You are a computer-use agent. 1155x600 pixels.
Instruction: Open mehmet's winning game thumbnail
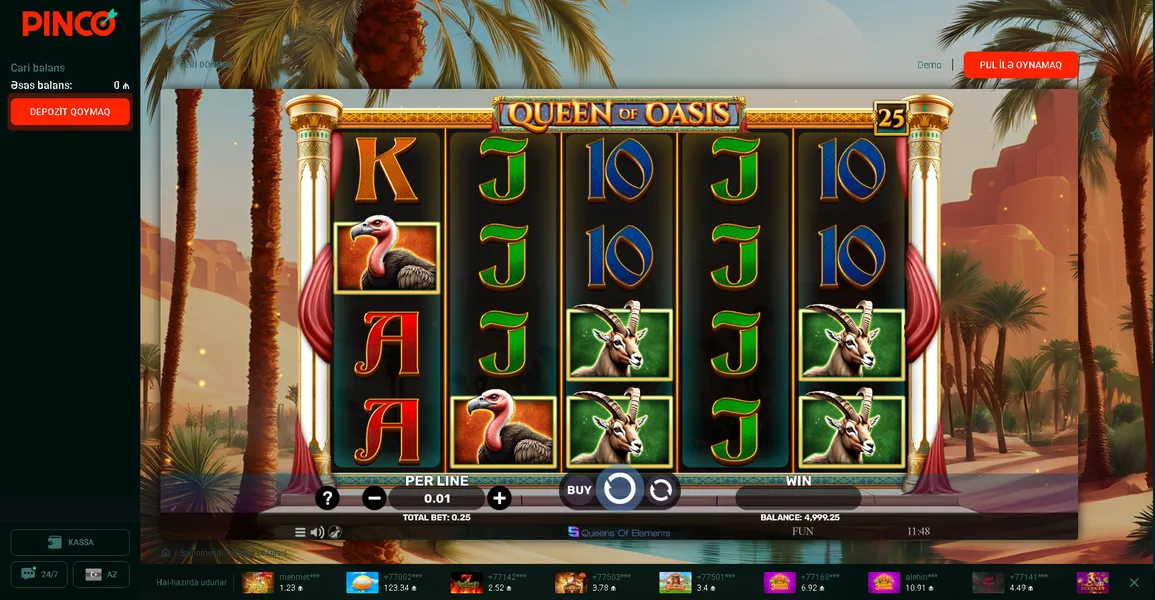tap(258, 583)
